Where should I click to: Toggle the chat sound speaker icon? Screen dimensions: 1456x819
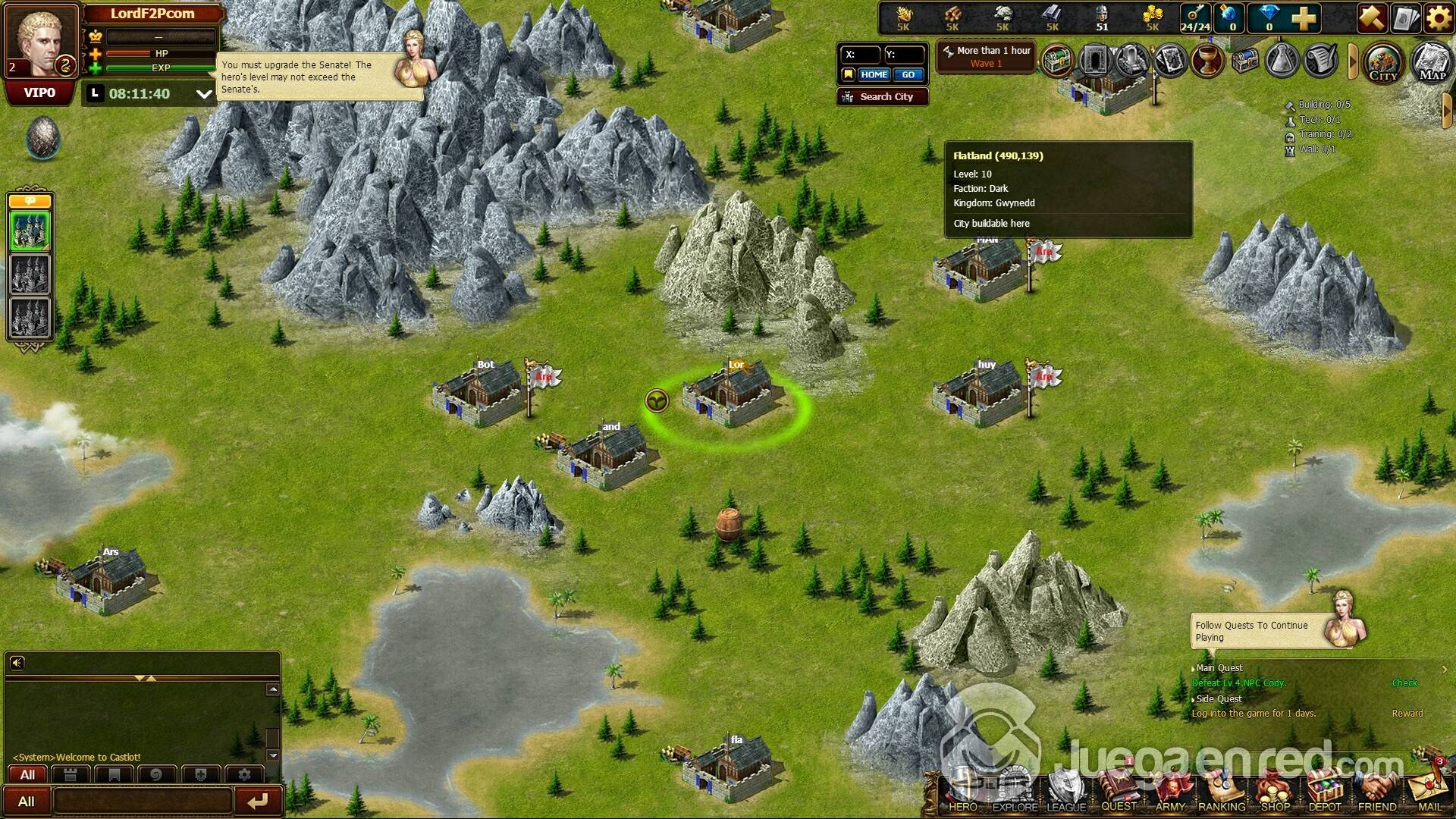17,664
